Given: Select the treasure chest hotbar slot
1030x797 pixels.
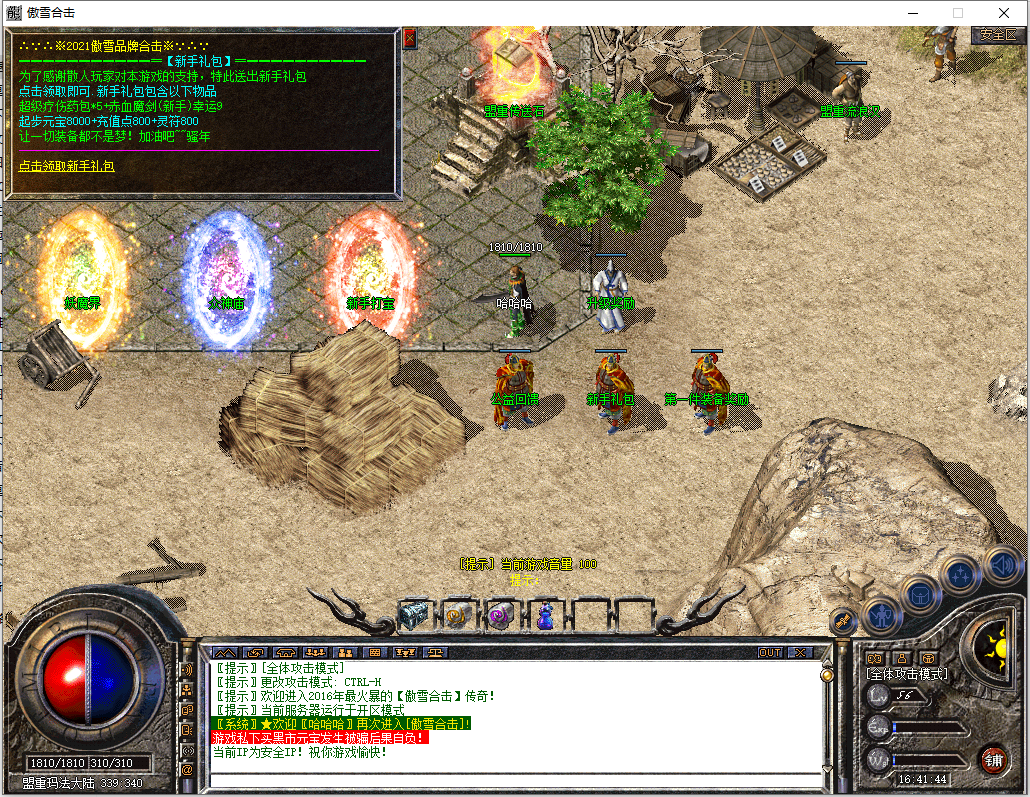Looking at the screenshot, I should [414, 616].
